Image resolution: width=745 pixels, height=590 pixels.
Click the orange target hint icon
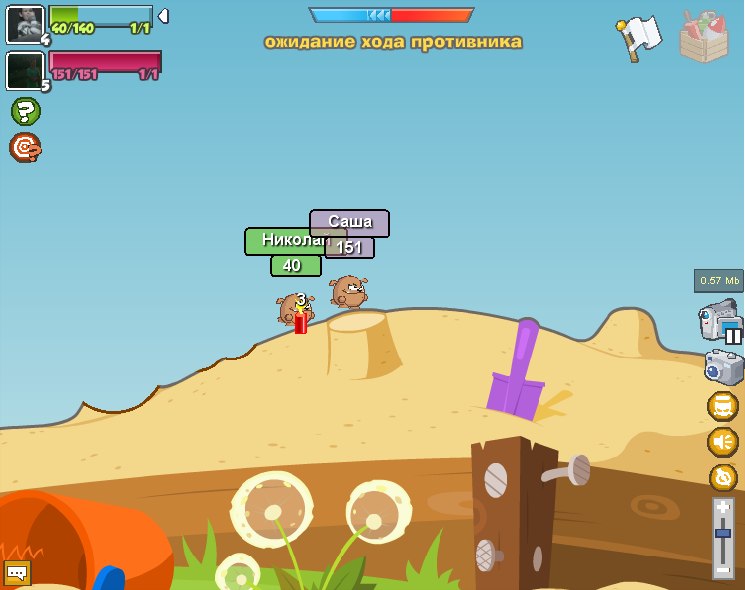click(x=25, y=148)
